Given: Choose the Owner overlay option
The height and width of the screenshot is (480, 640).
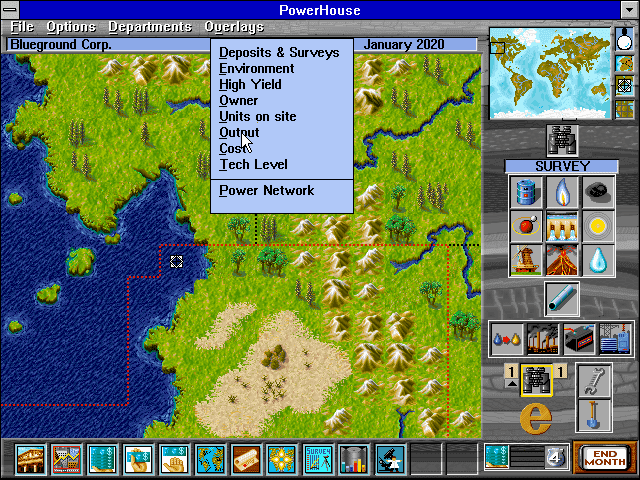Looking at the screenshot, I should tap(239, 100).
